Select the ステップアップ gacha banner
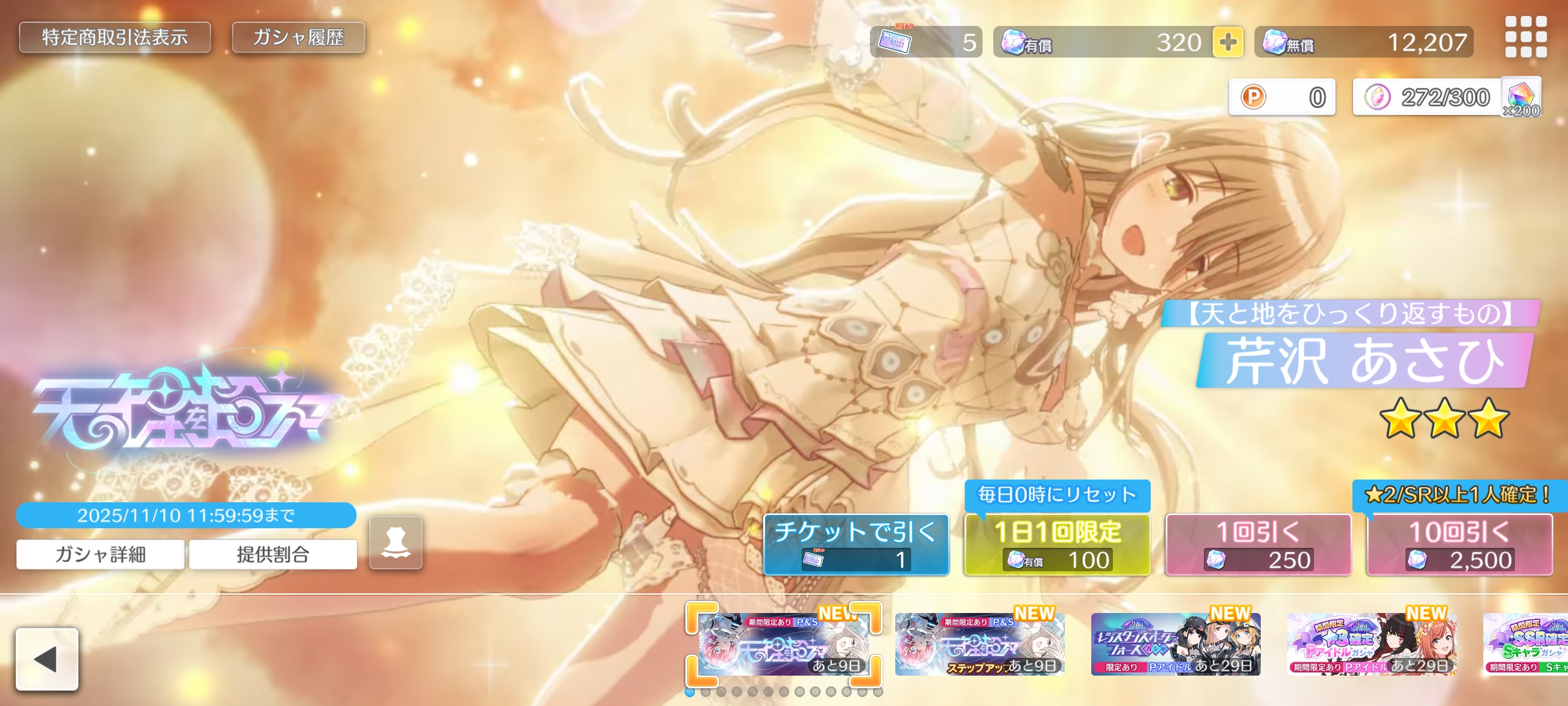The height and width of the screenshot is (706, 1568). (979, 644)
